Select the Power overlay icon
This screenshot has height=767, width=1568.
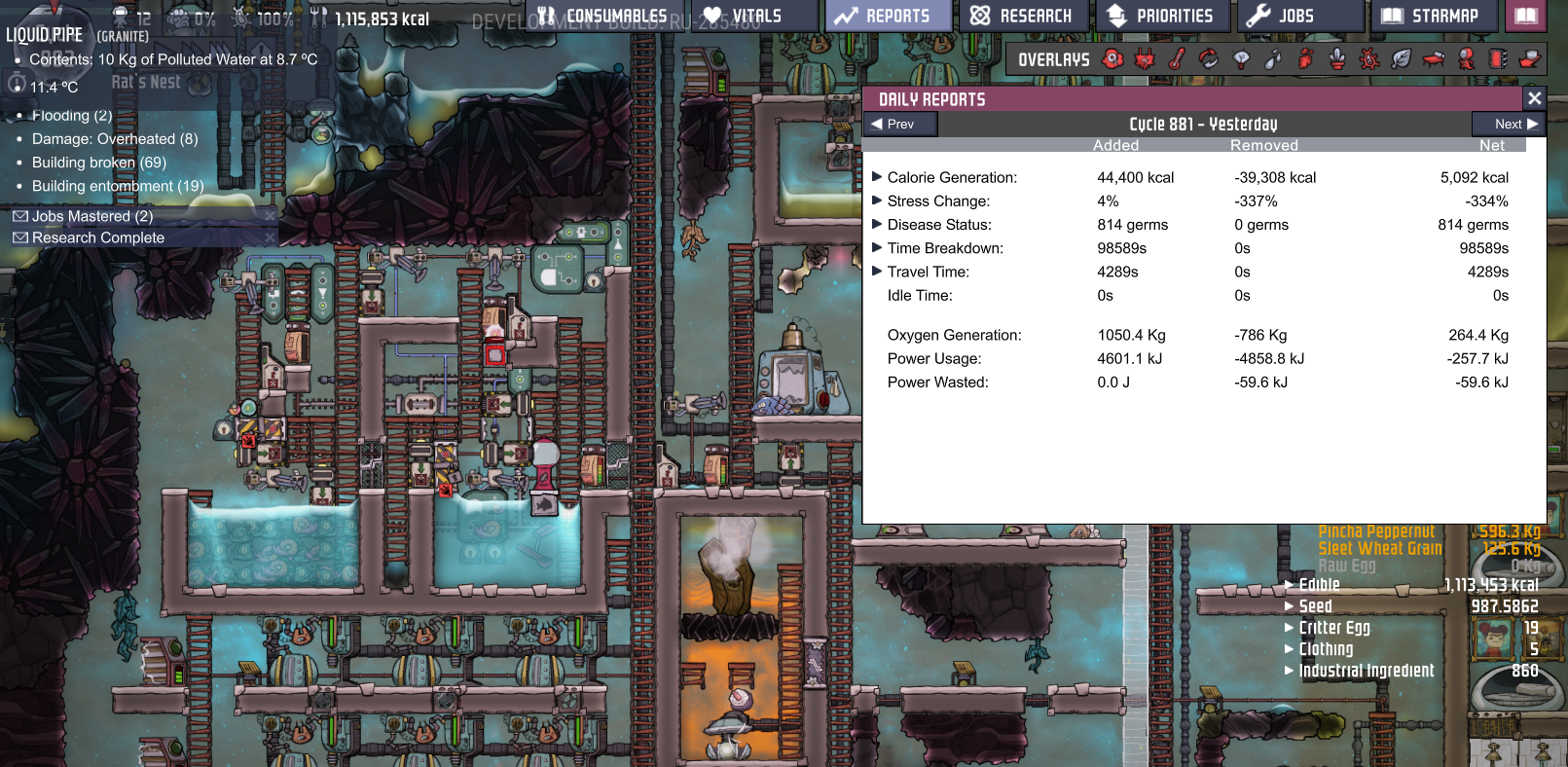[x=1145, y=59]
